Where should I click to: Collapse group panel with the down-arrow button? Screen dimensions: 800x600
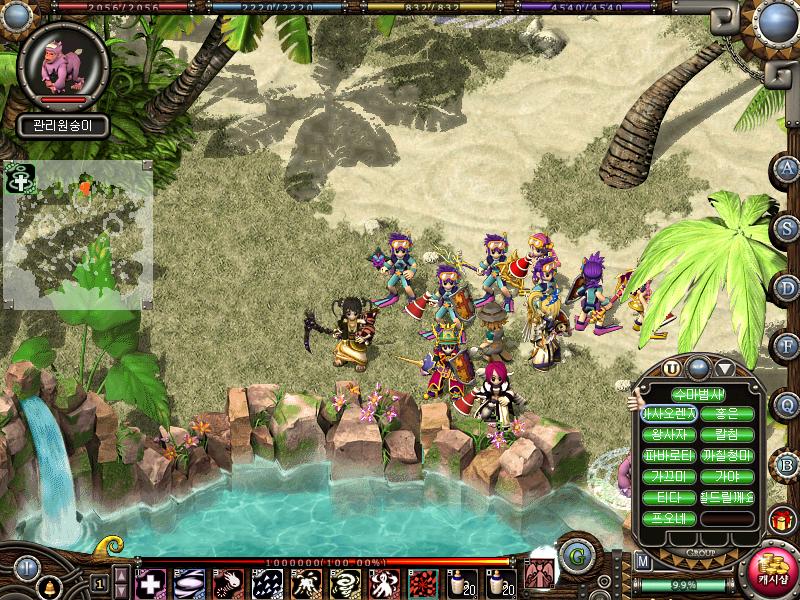[724, 368]
